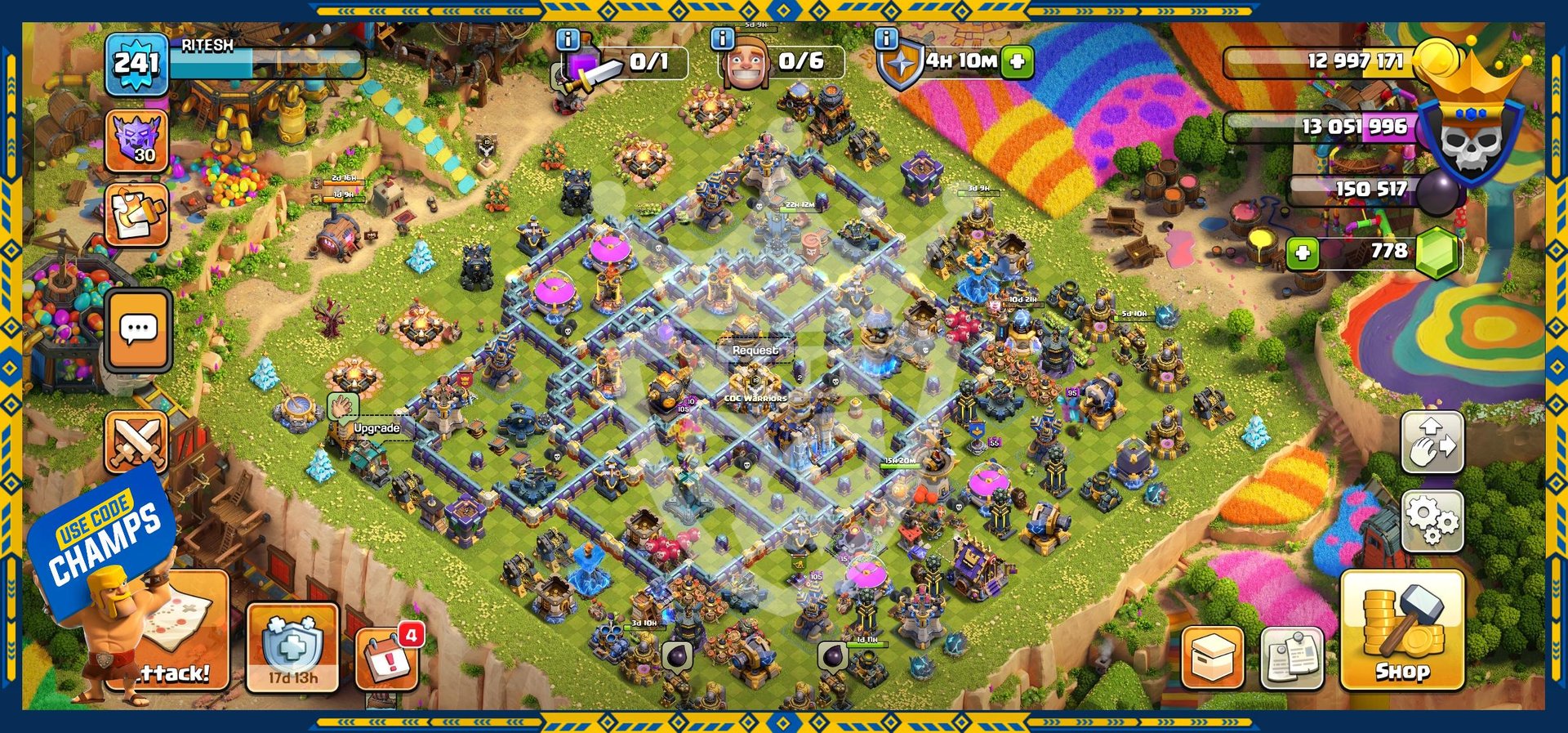1568x733 pixels.
Task: Open the storage box button
Action: tap(1212, 658)
